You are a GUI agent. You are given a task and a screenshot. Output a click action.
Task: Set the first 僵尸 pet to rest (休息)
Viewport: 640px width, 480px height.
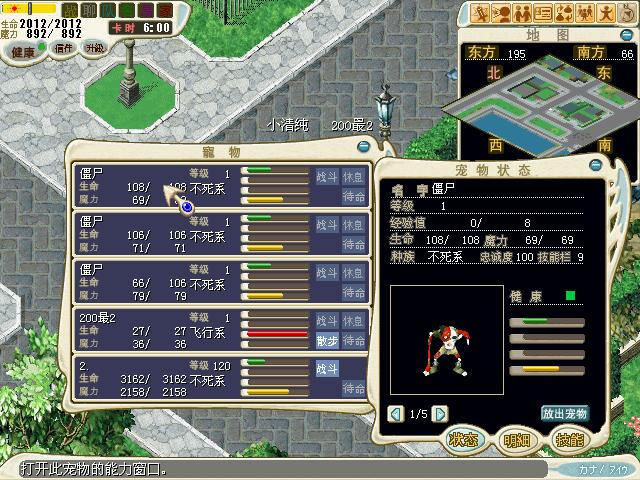tap(353, 176)
